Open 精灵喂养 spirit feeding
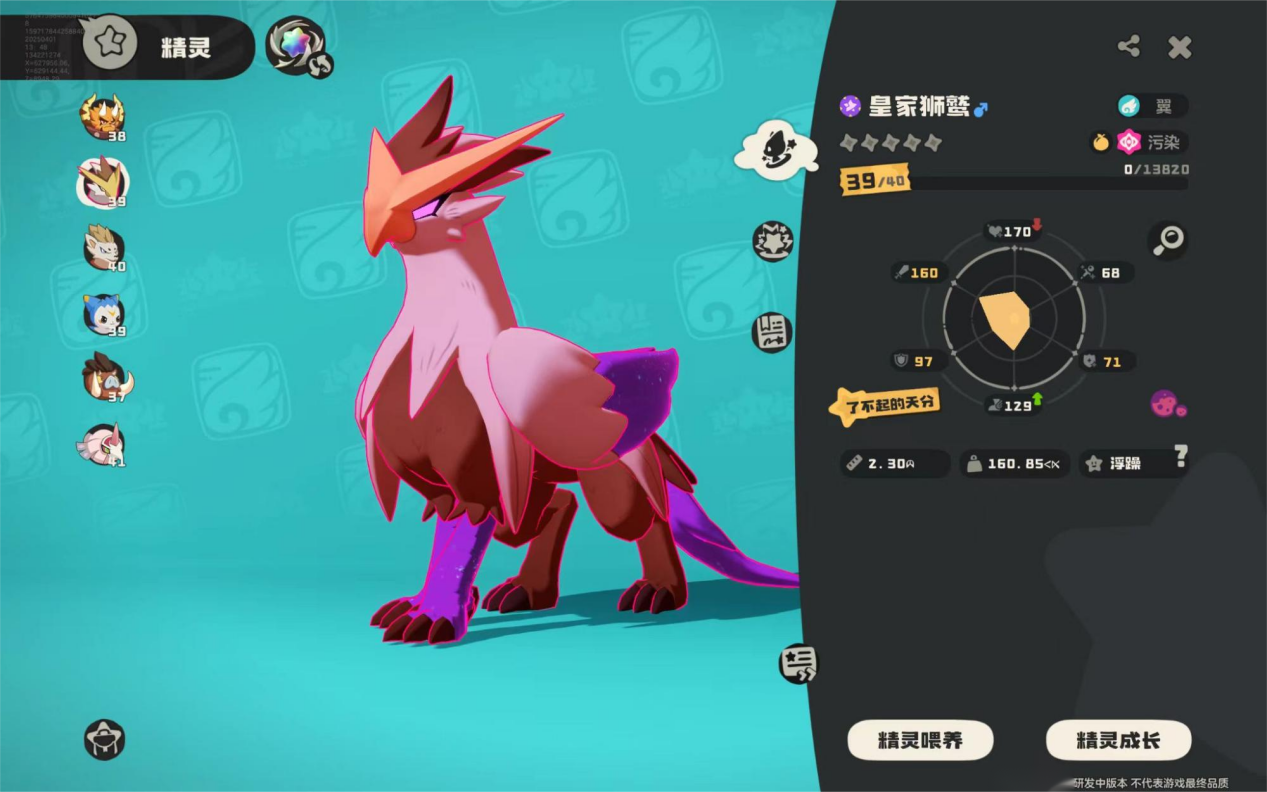 pos(920,741)
